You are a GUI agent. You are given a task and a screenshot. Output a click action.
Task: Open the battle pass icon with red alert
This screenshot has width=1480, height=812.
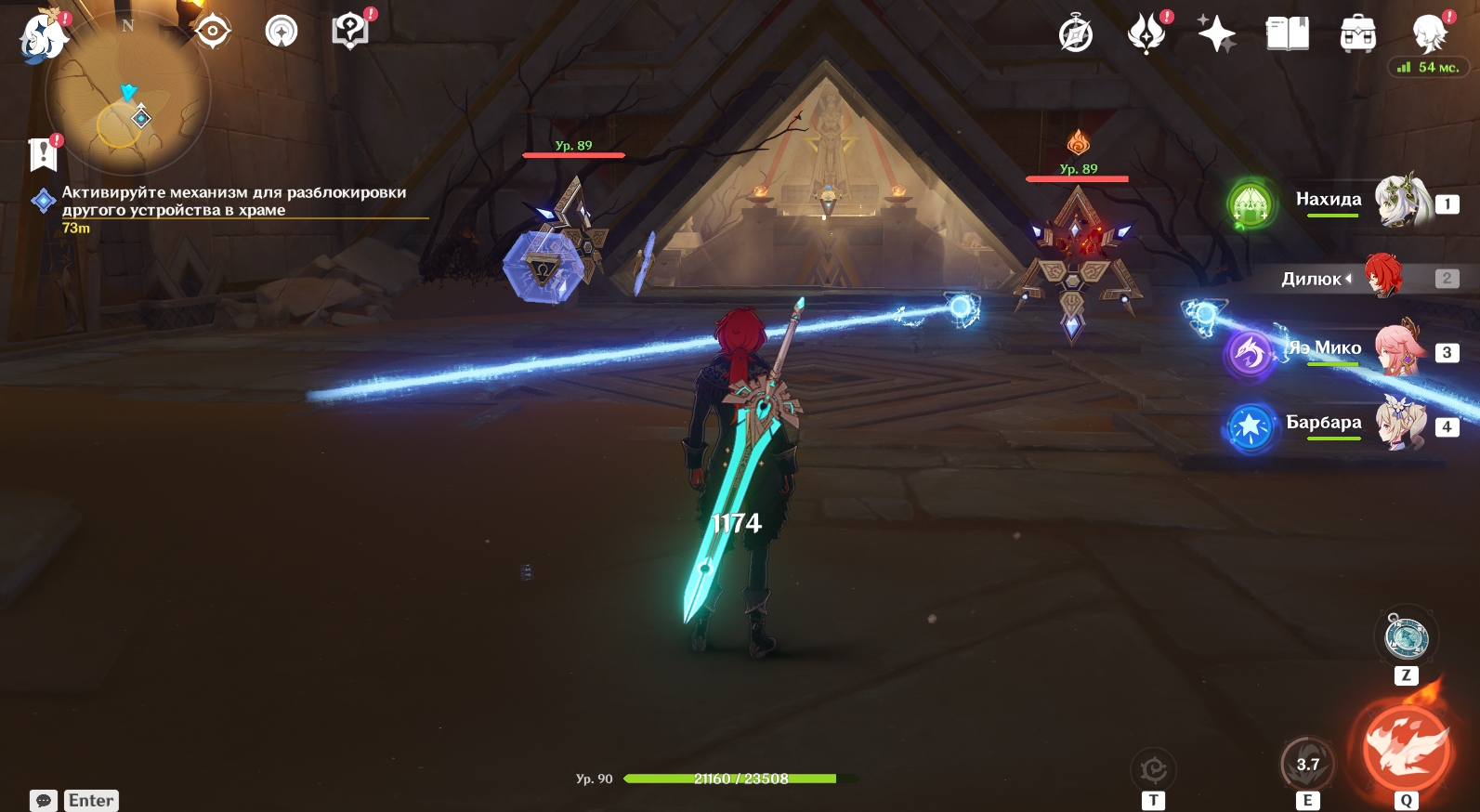(1146, 34)
